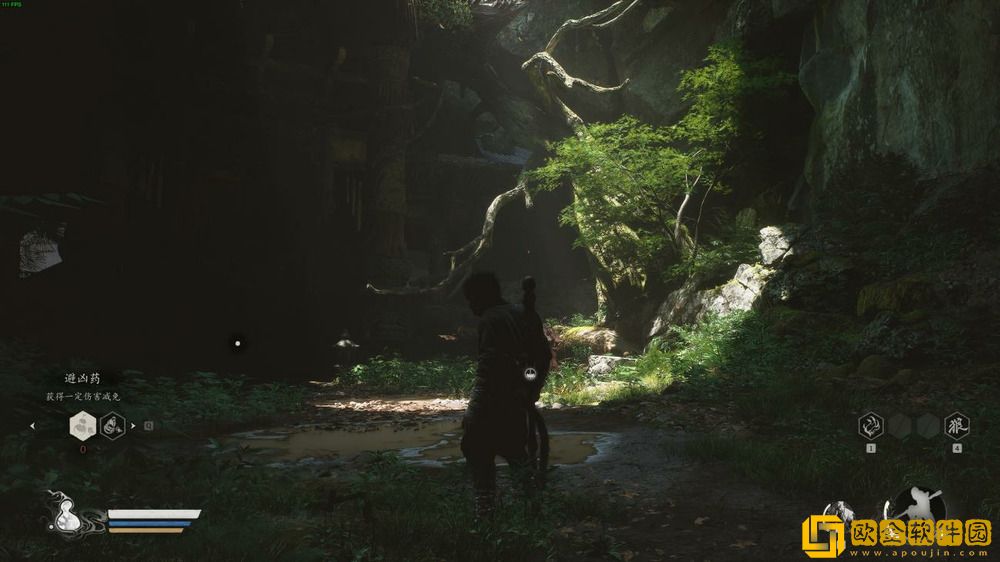Select the highlighted 避凶药 medicine slot

click(82, 426)
